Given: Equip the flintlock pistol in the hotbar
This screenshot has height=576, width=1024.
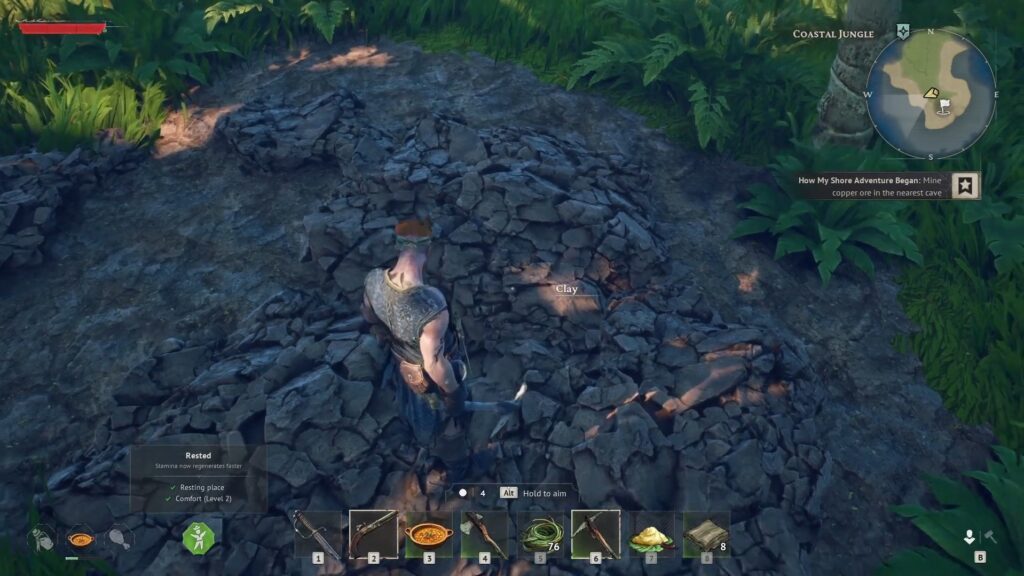Looking at the screenshot, I should tap(373, 533).
